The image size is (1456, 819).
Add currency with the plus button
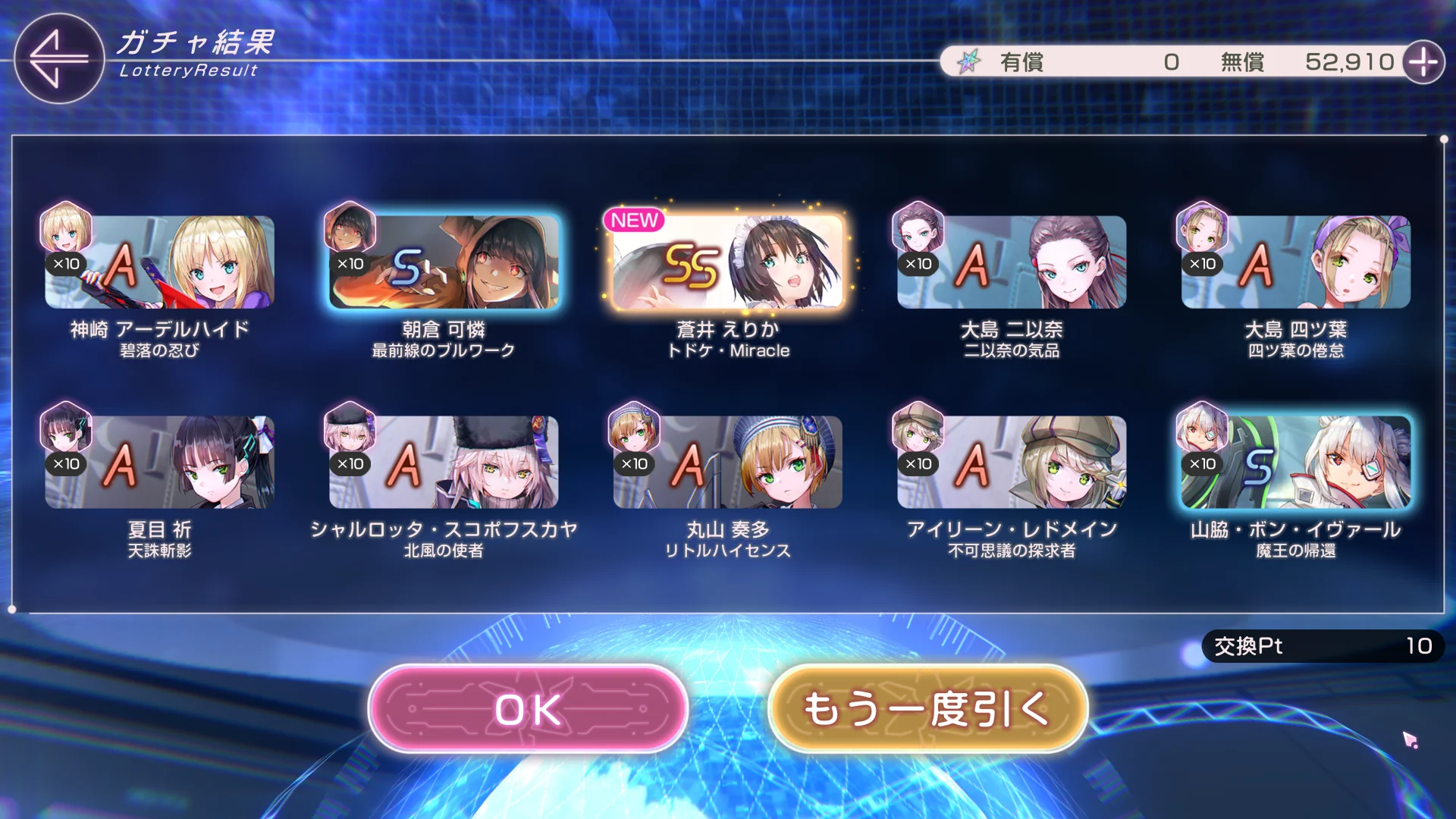click(1423, 62)
